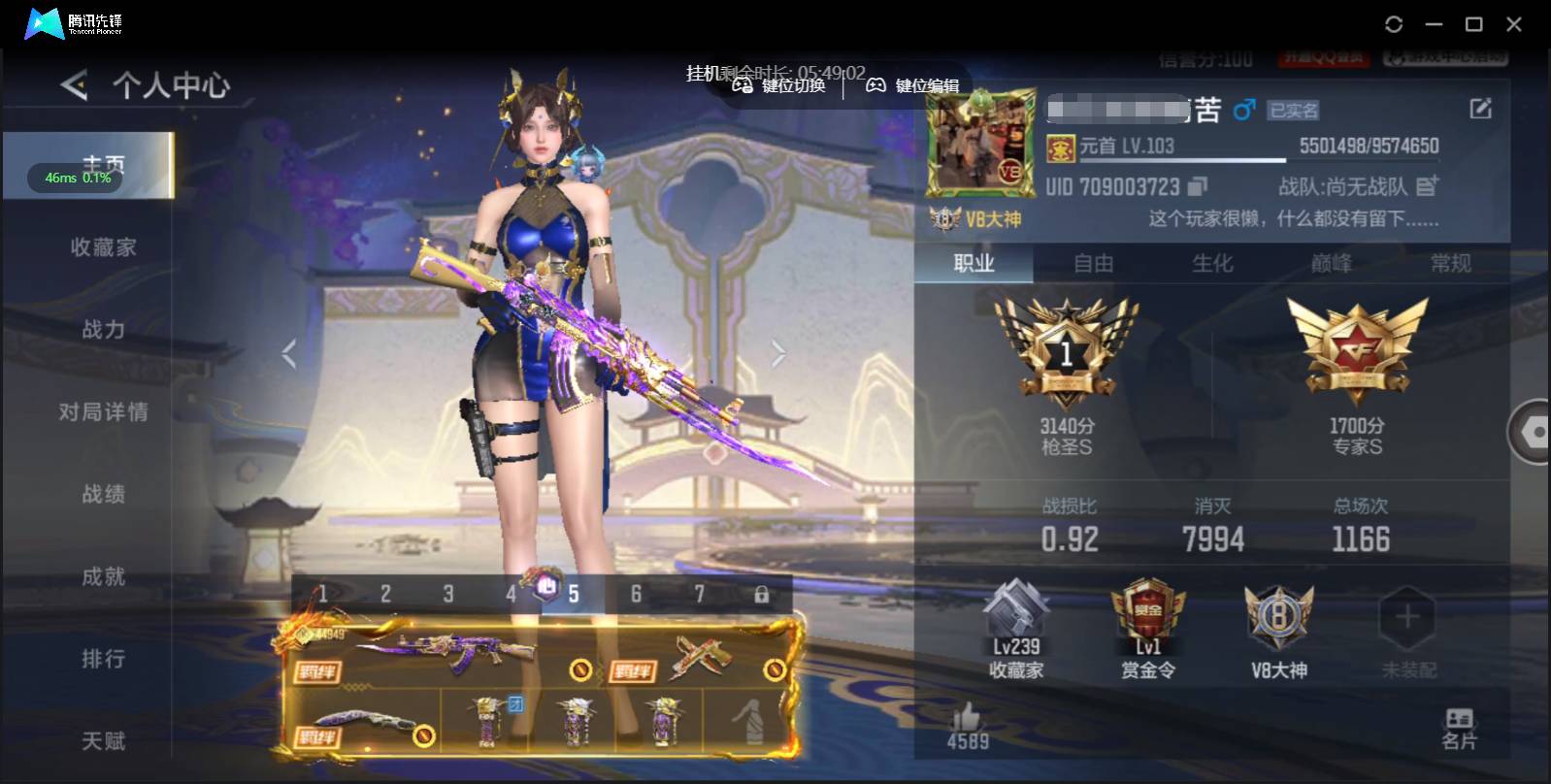Select the 巅峰 stats tab
The height and width of the screenshot is (784, 1551).
(x=1331, y=263)
